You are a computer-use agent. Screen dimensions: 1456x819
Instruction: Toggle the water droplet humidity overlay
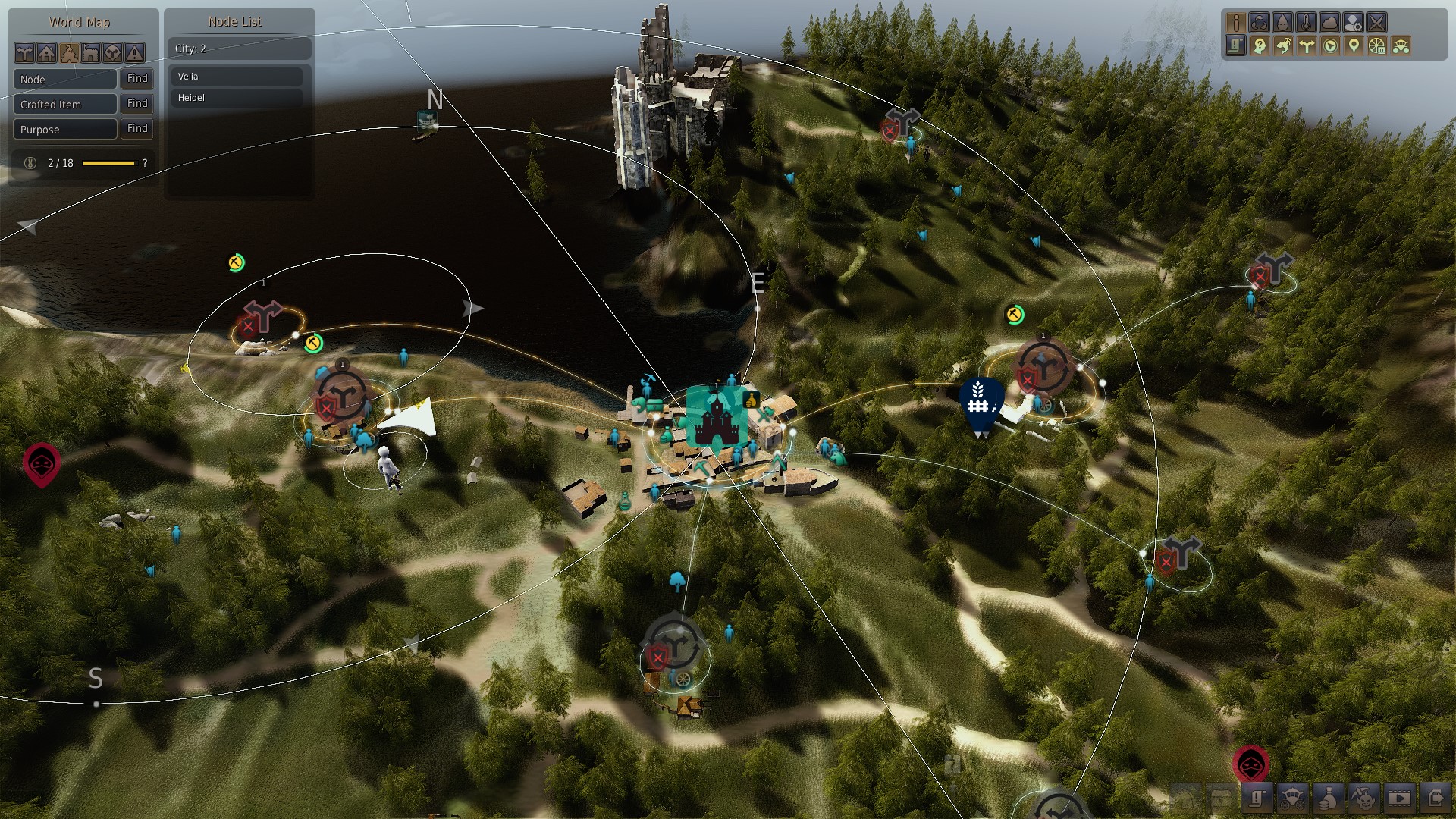coord(1282,22)
